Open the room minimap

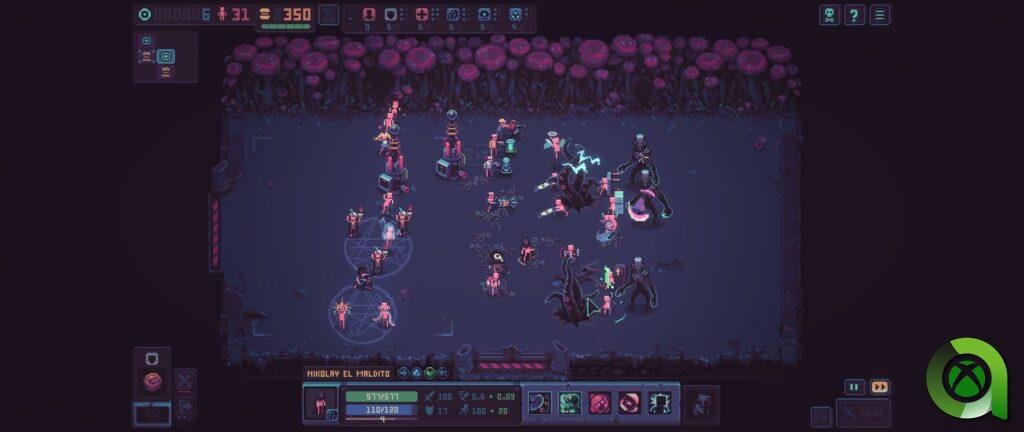click(165, 55)
